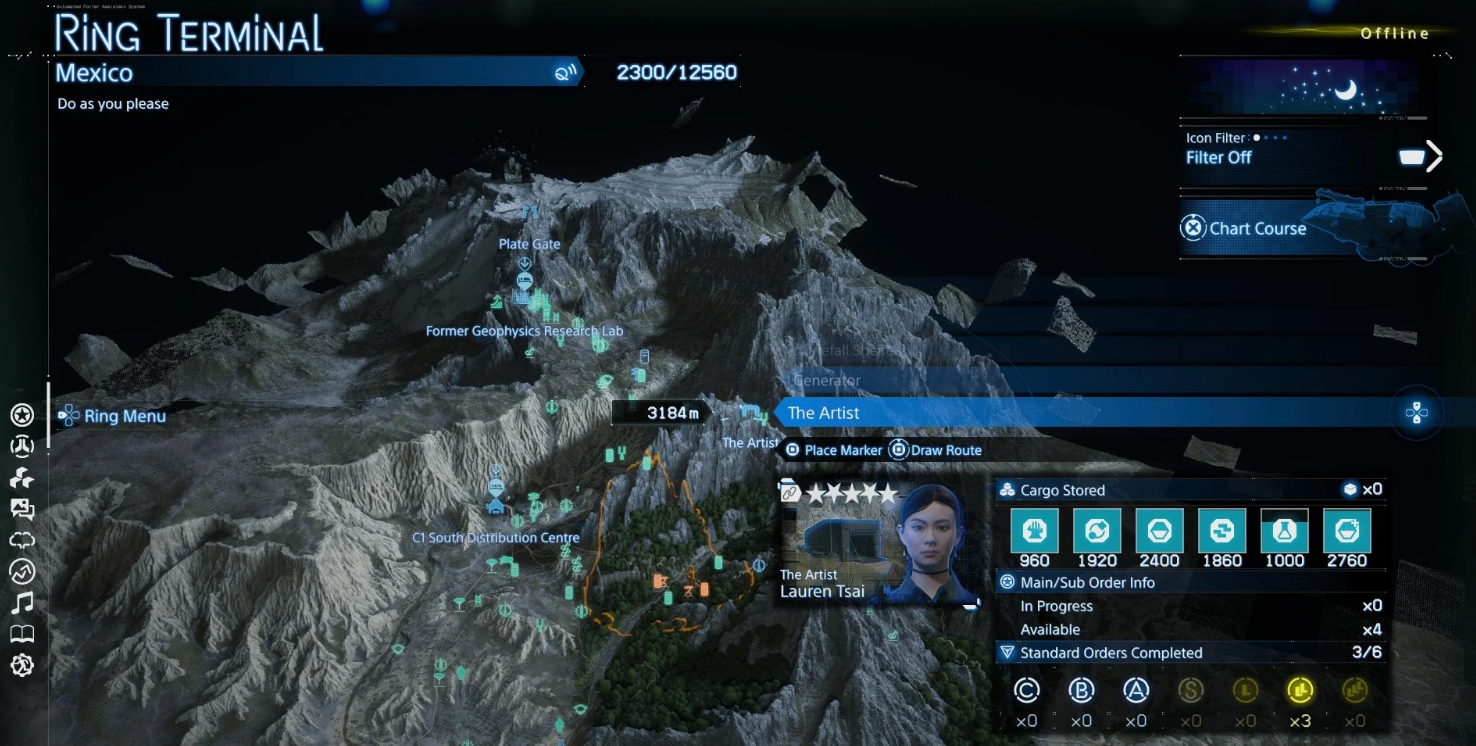Select the photo and chat bubble icon

pyautogui.click(x=22, y=509)
